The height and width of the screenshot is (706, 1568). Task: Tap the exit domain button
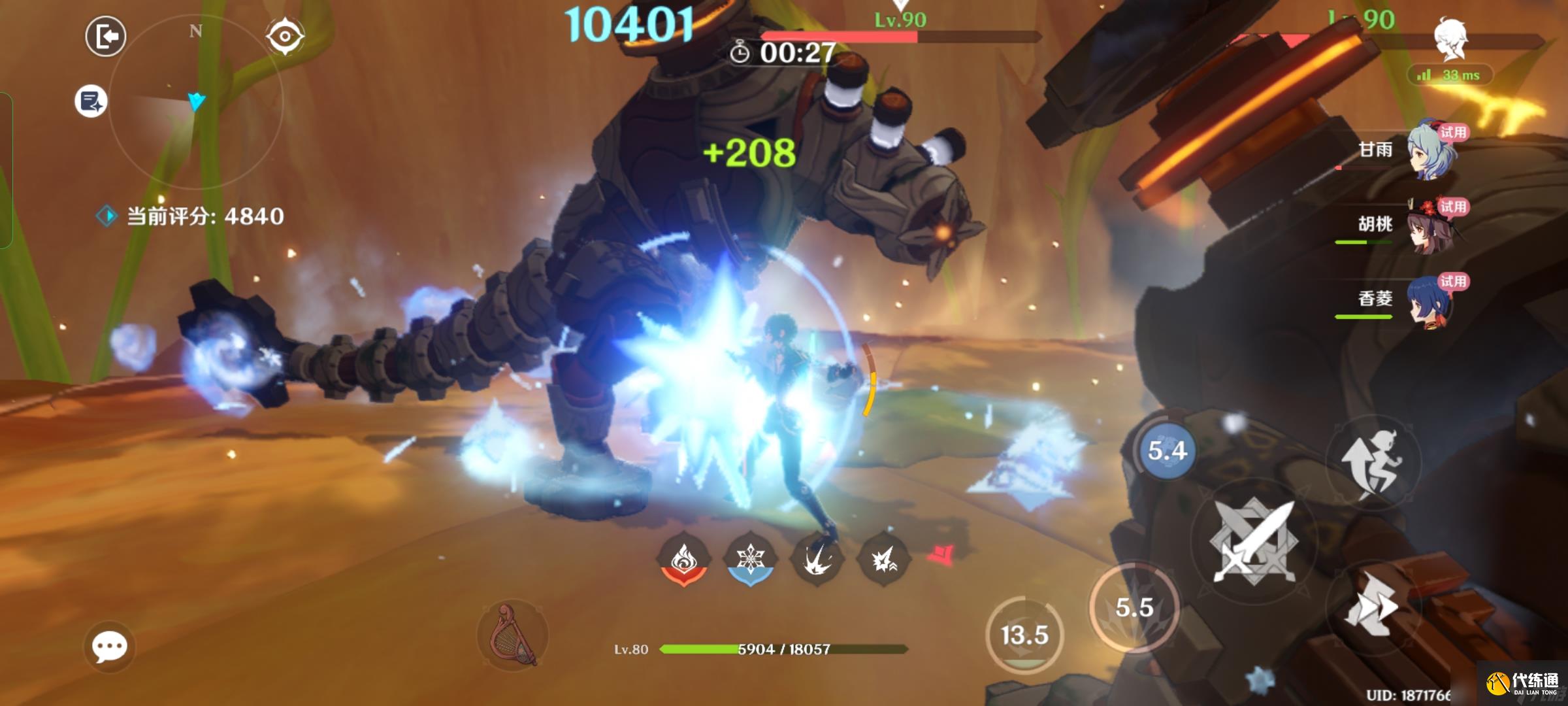(x=105, y=36)
